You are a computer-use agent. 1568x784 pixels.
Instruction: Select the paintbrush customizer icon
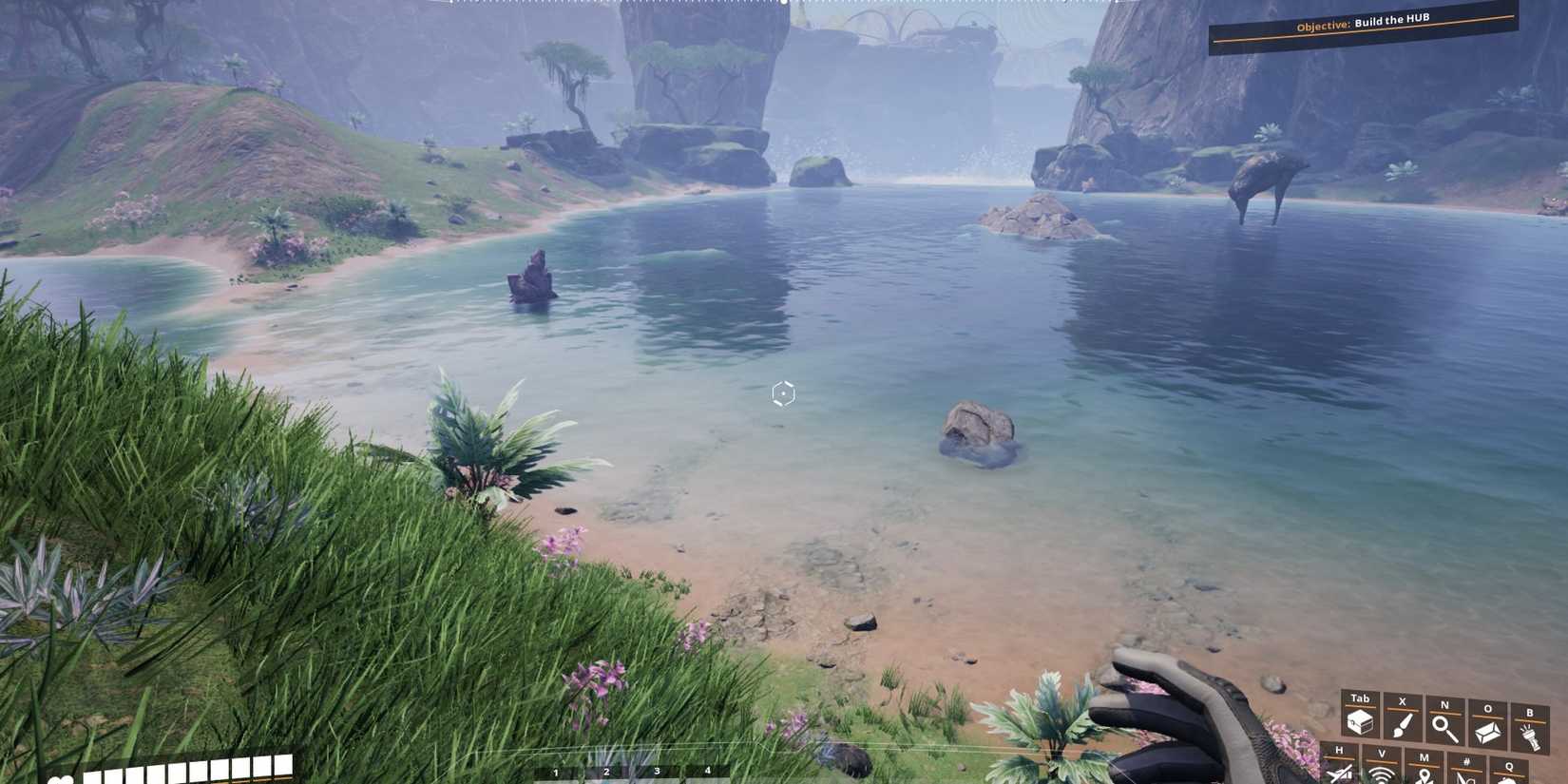pyautogui.click(x=1402, y=727)
